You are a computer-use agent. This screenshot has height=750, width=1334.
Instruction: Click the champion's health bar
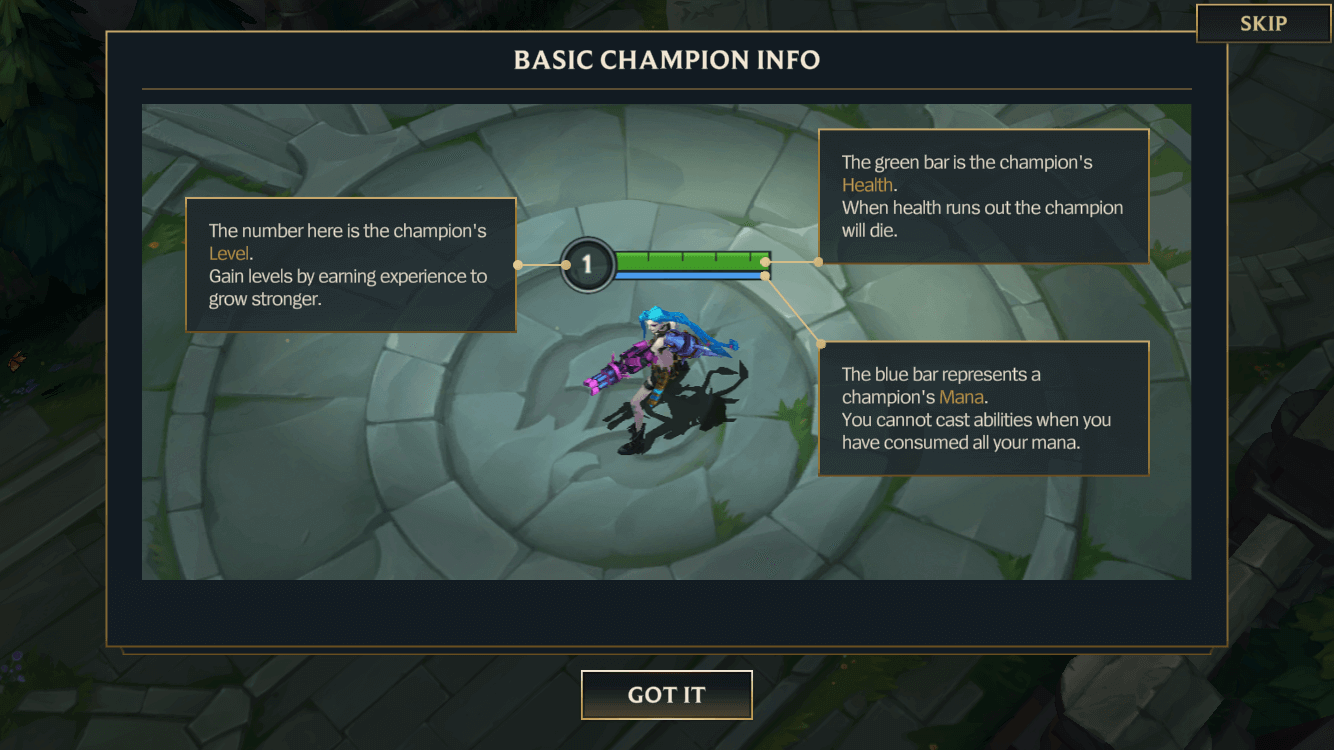tap(690, 260)
